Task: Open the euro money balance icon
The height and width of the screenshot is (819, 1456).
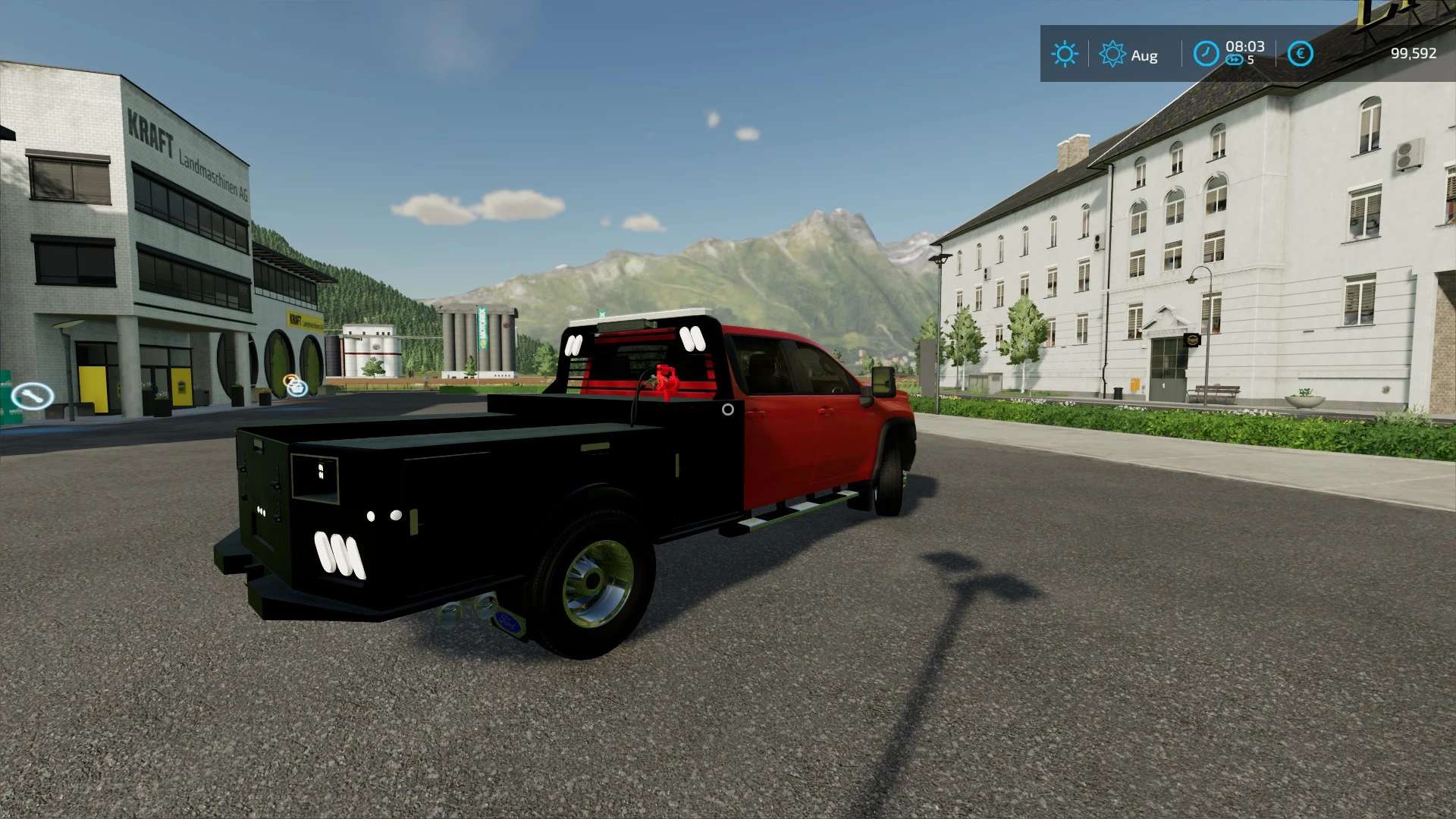Action: [x=1300, y=54]
